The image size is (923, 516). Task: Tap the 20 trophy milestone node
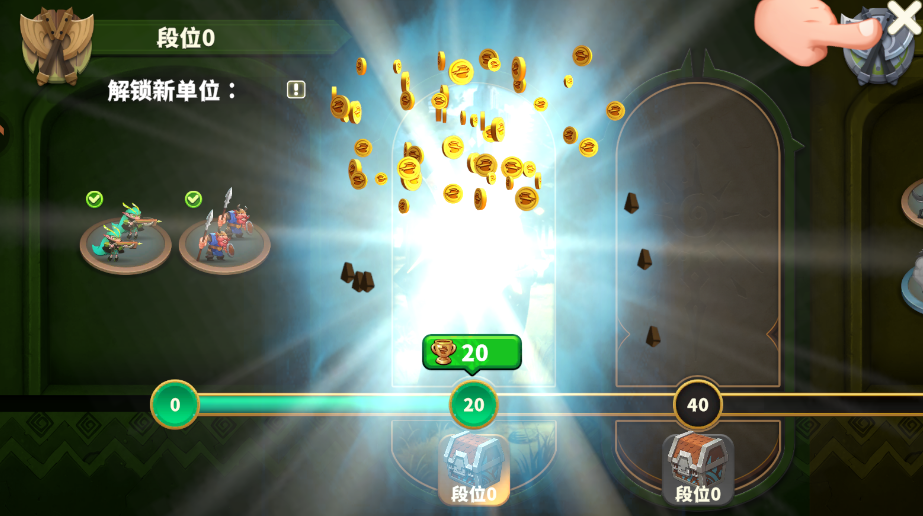(x=474, y=405)
